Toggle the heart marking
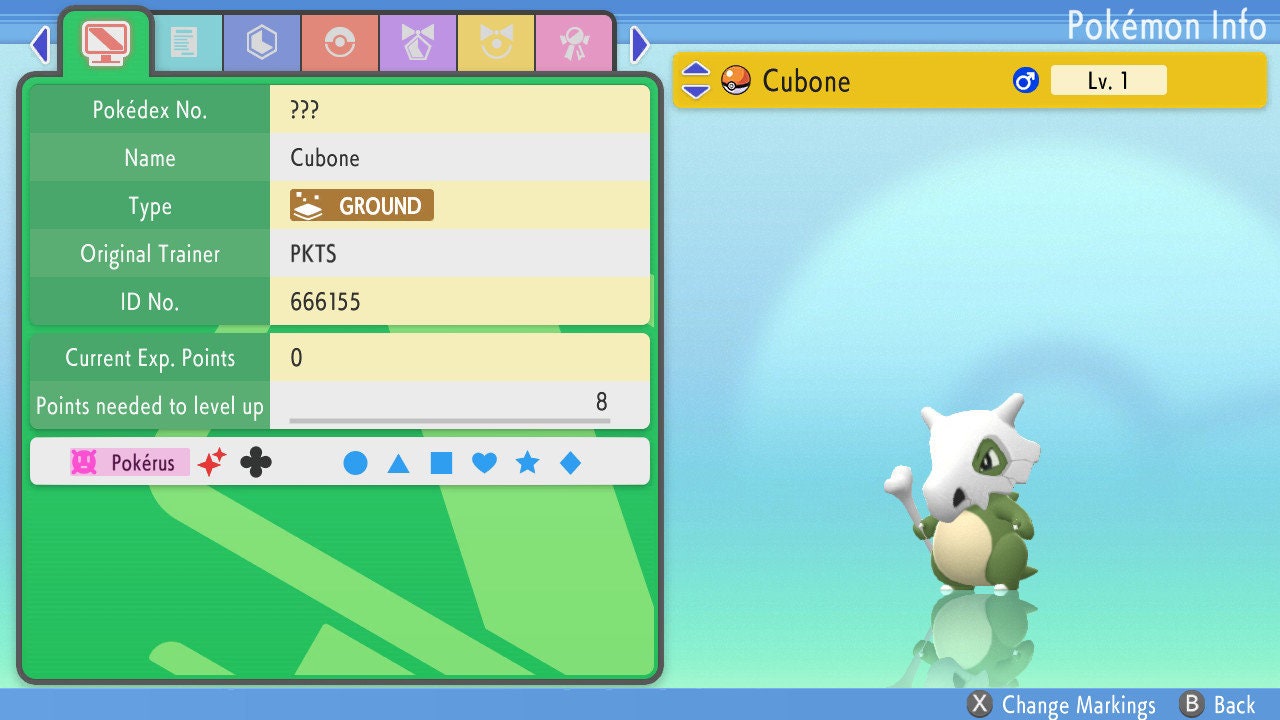Viewport: 1280px width, 720px height. tap(485, 462)
